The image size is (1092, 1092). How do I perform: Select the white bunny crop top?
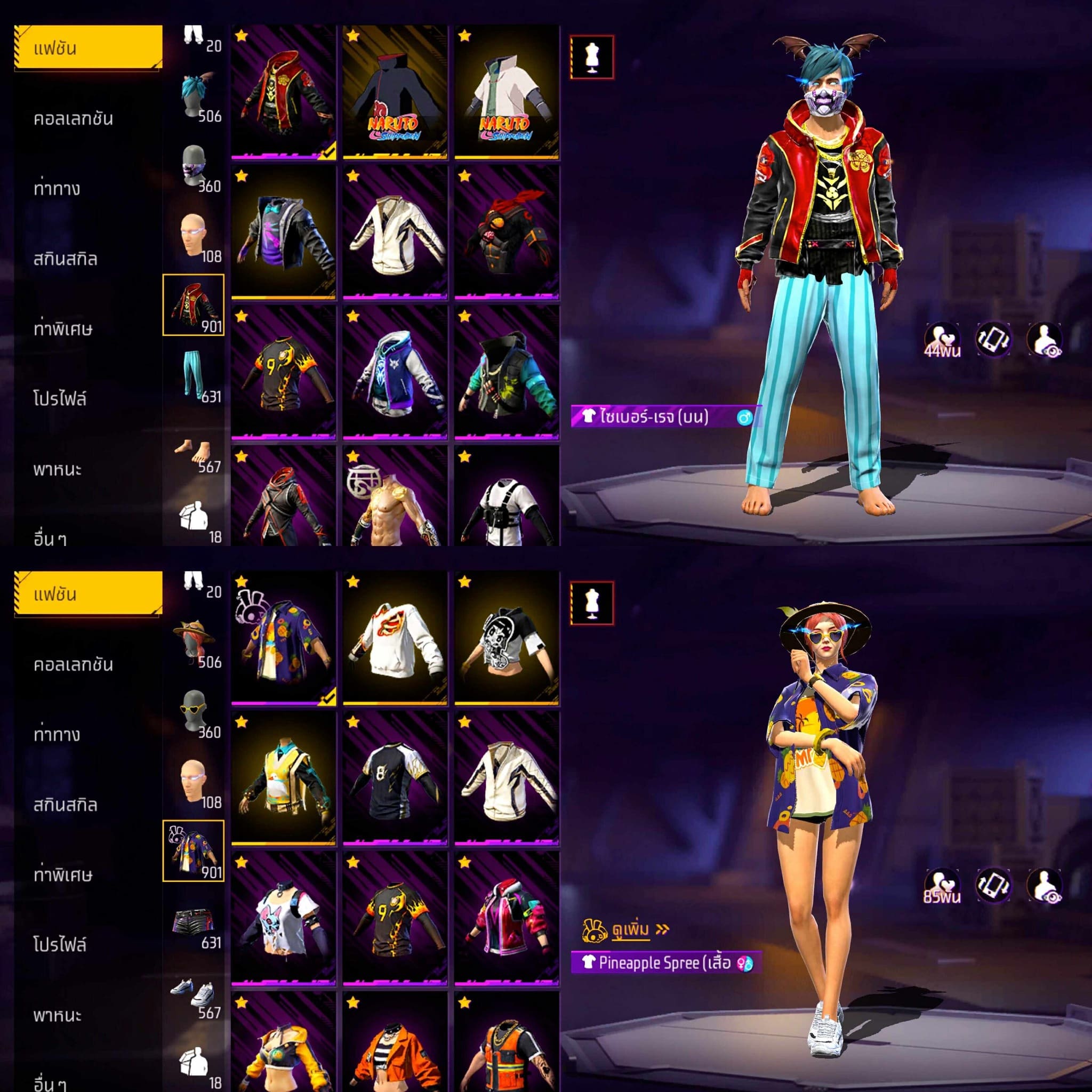point(283,919)
